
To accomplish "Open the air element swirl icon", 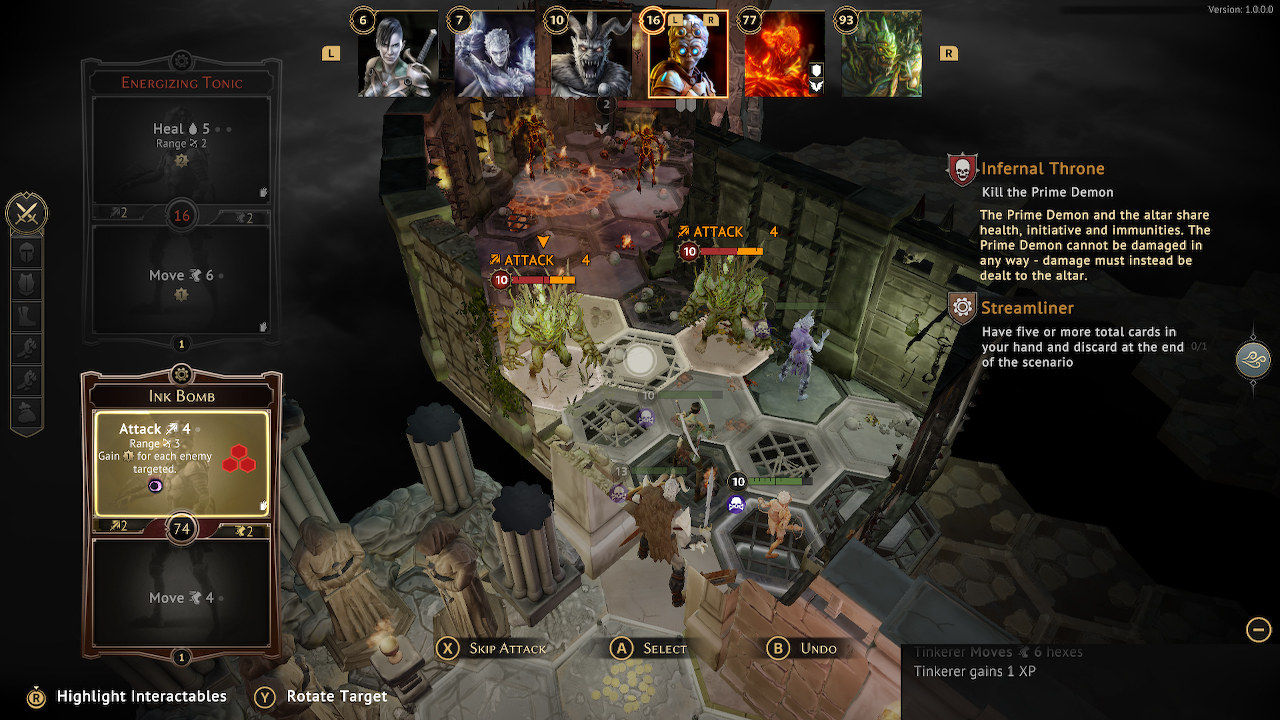I will tap(1253, 360).
